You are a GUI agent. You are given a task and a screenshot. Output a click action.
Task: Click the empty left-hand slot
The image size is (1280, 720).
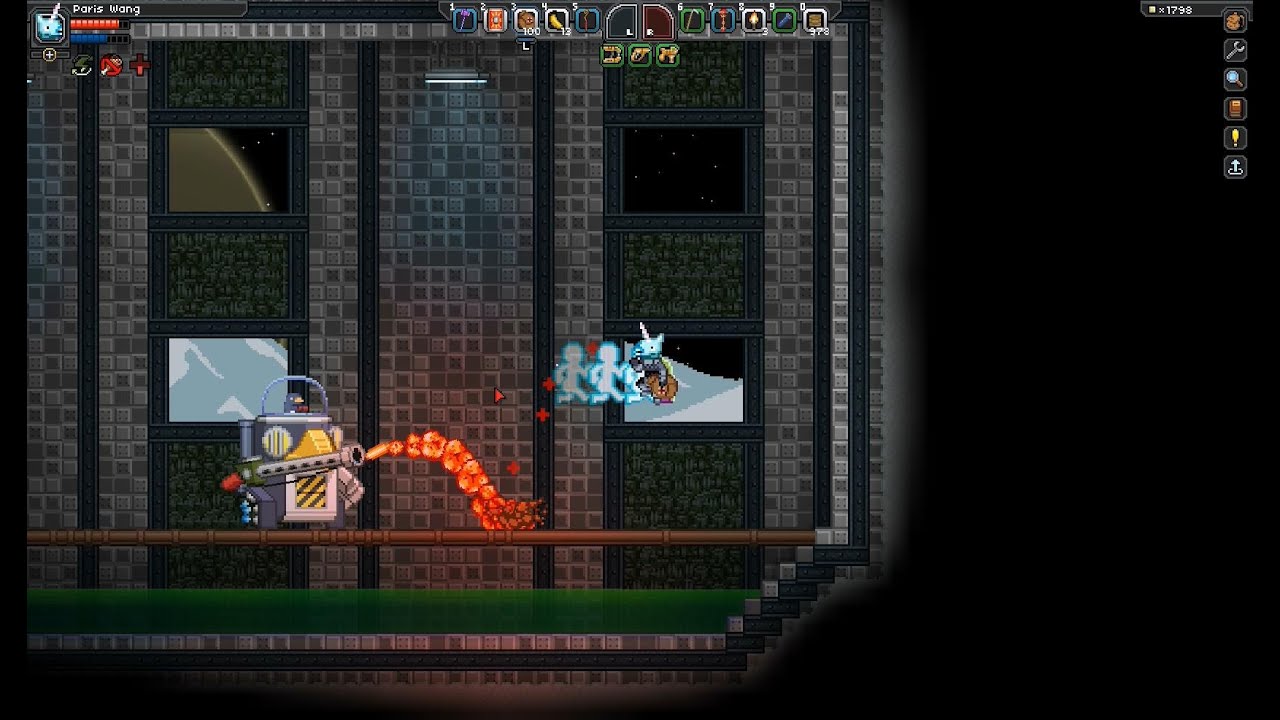point(622,21)
